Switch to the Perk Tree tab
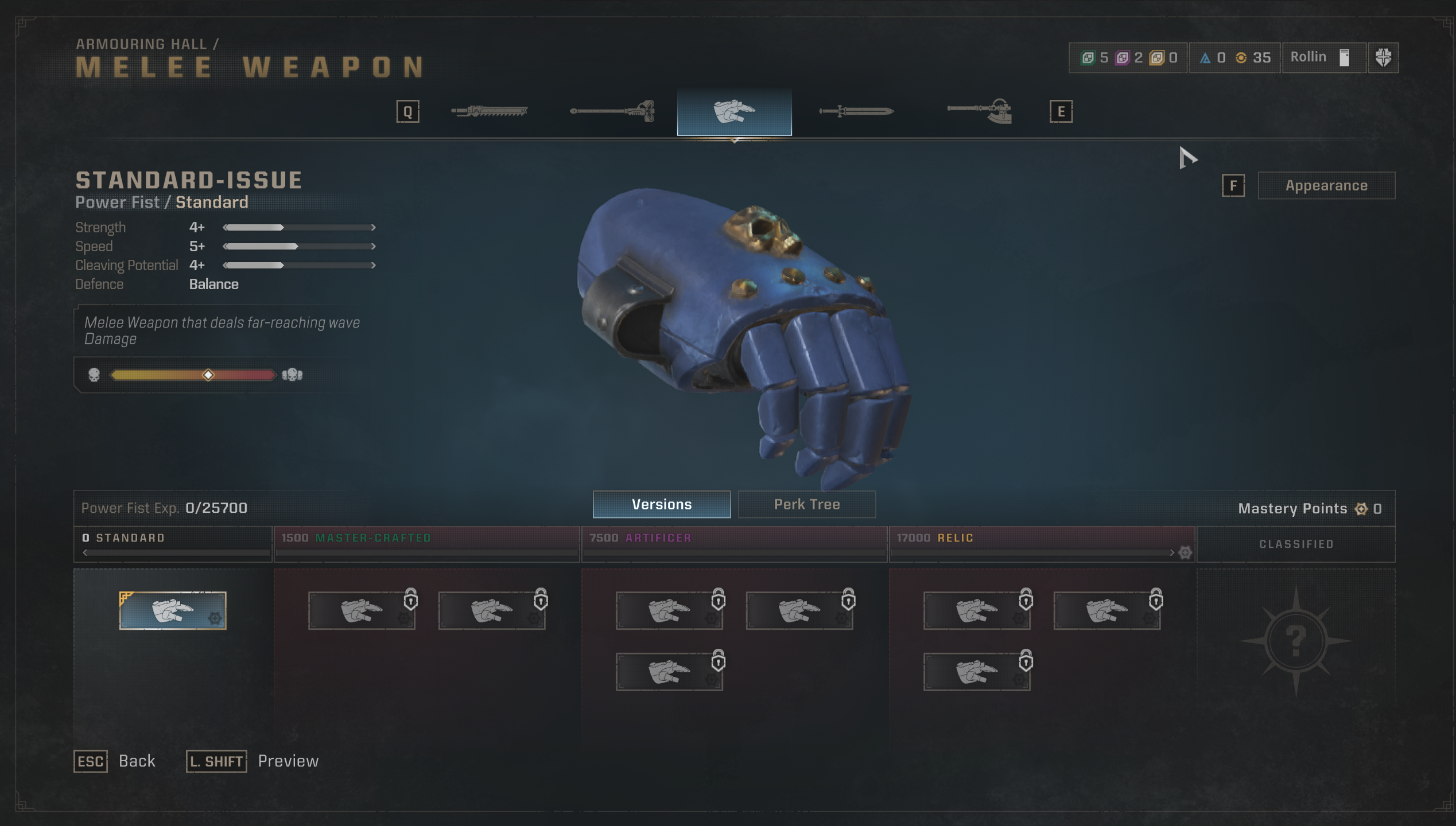 tap(806, 504)
